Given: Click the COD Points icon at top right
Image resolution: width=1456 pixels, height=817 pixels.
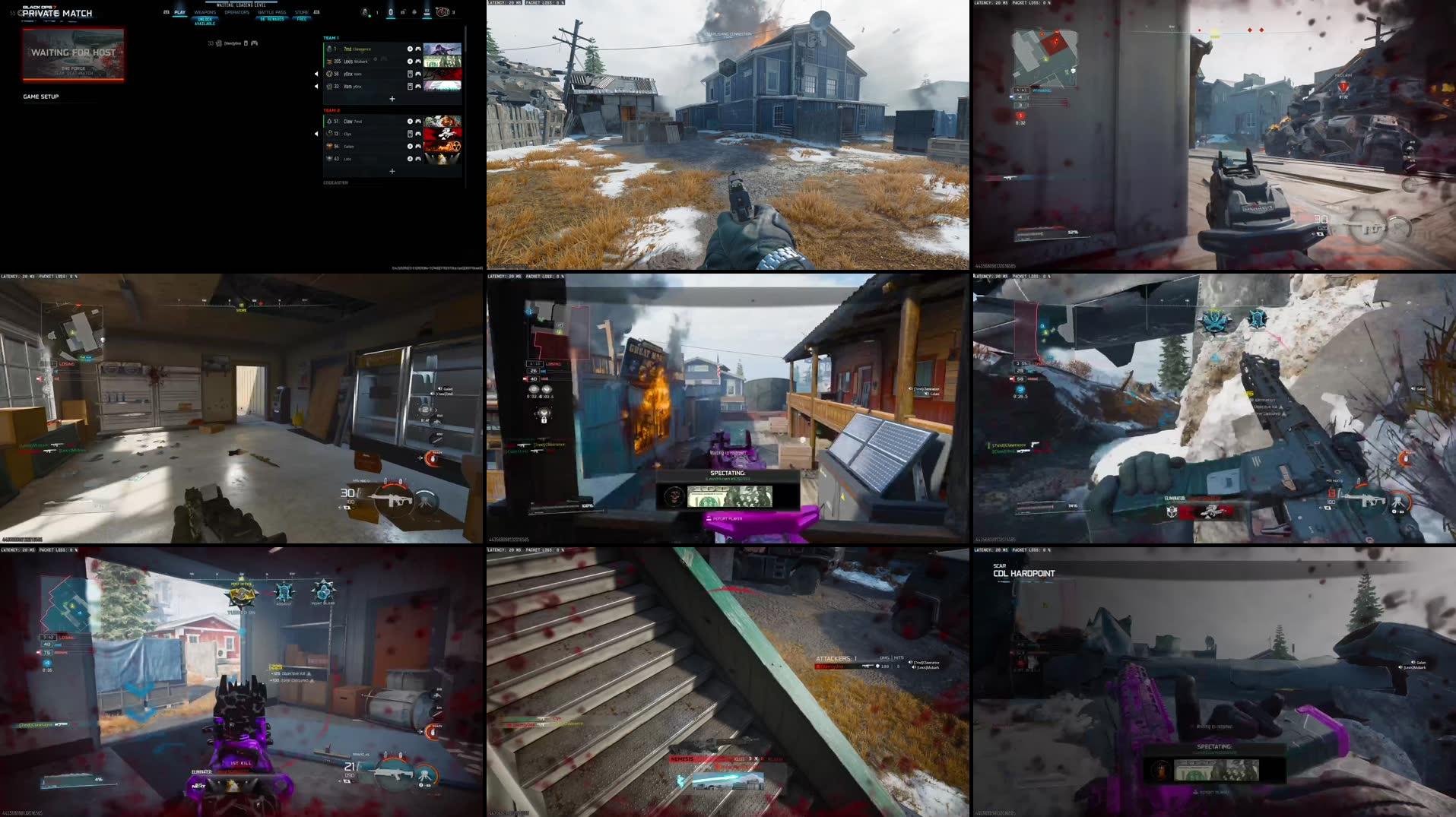Looking at the screenshot, I should (x=443, y=12).
